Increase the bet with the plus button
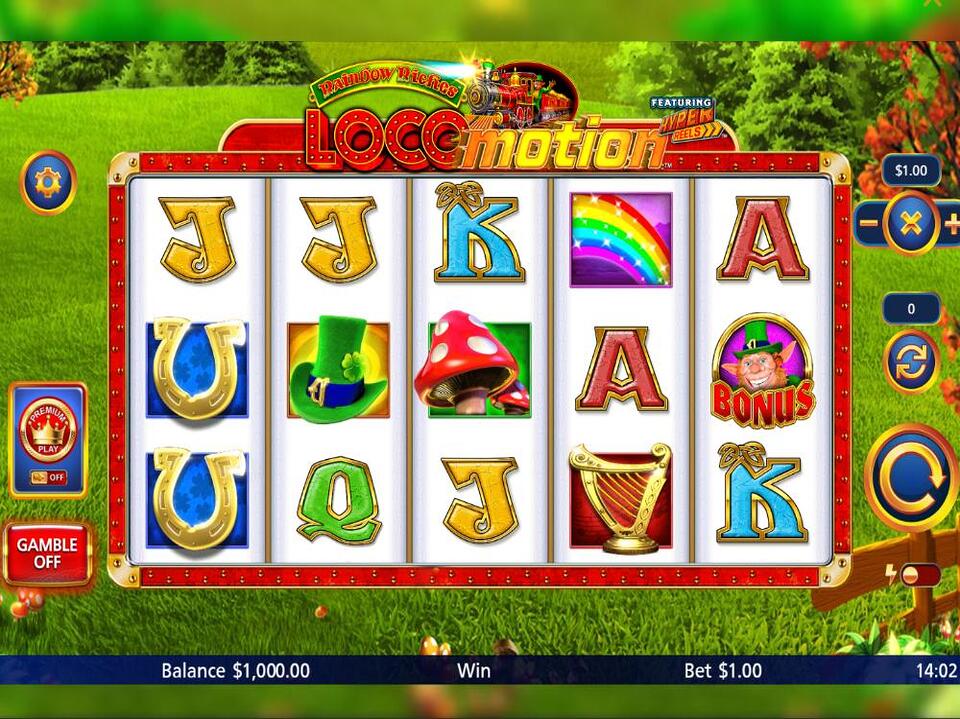960x719 pixels. pos(951,224)
